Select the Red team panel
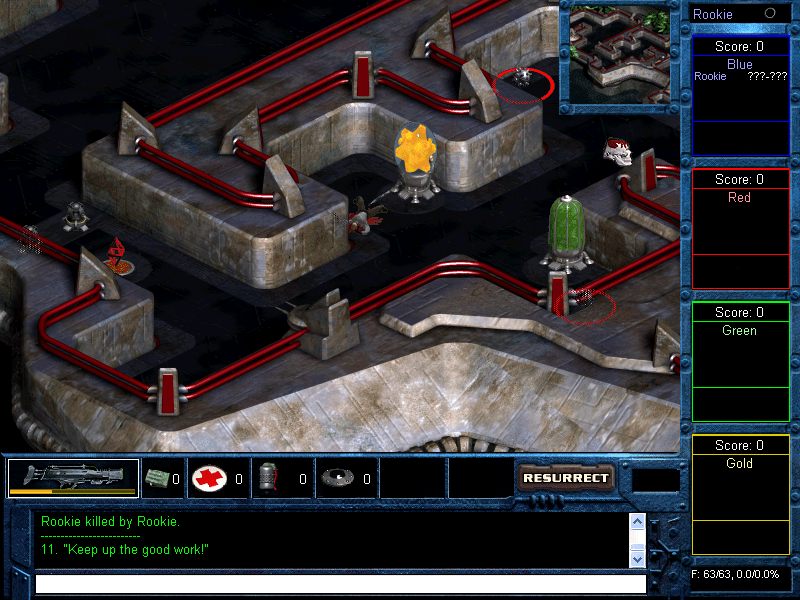The width and height of the screenshot is (800, 600). tap(740, 229)
